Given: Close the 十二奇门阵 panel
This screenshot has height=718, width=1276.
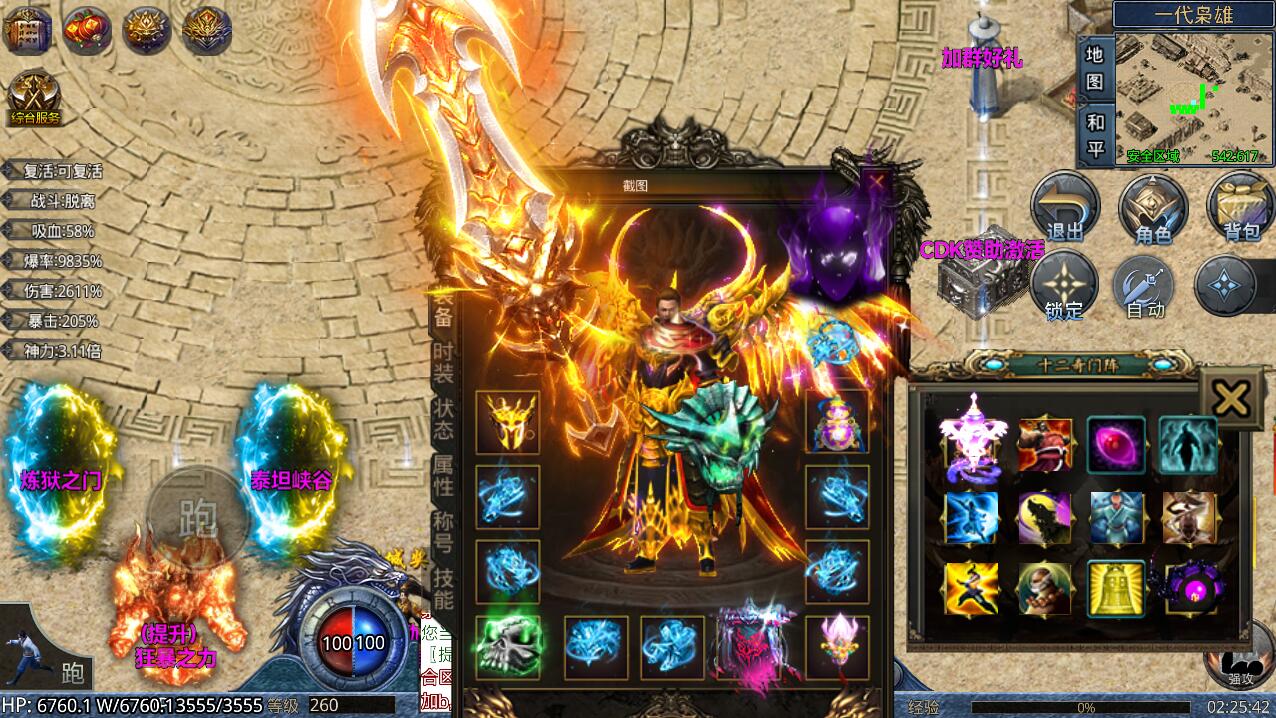Looking at the screenshot, I should tap(1230, 400).
